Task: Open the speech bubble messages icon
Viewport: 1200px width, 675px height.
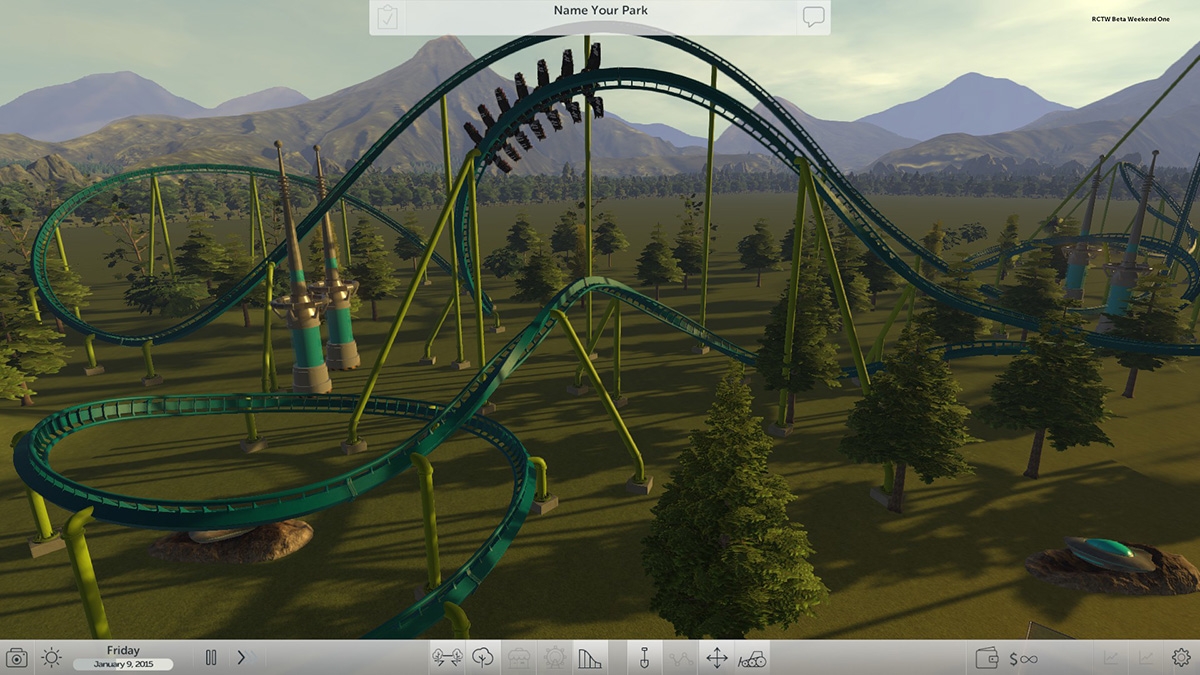Action: (x=813, y=17)
